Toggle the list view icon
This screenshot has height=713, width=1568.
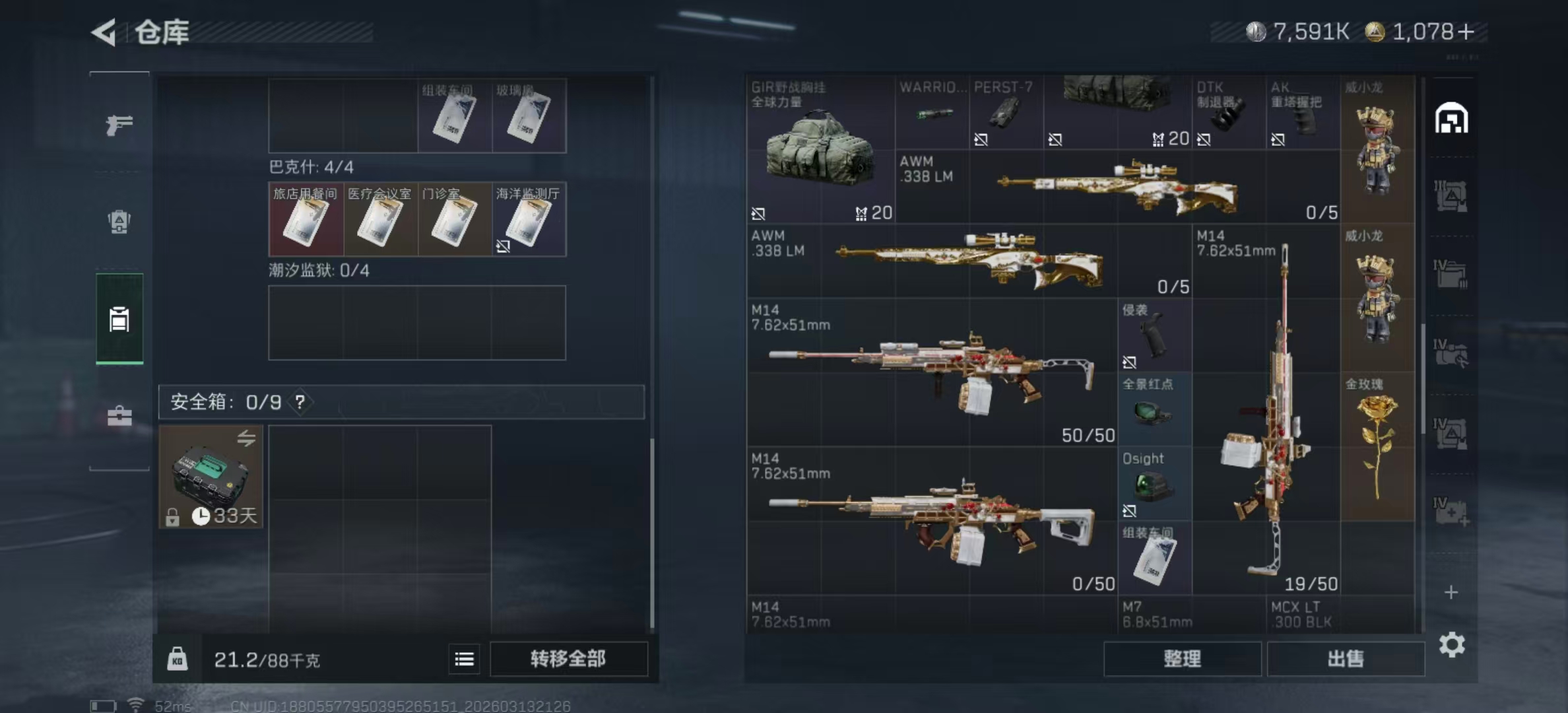pos(464,659)
